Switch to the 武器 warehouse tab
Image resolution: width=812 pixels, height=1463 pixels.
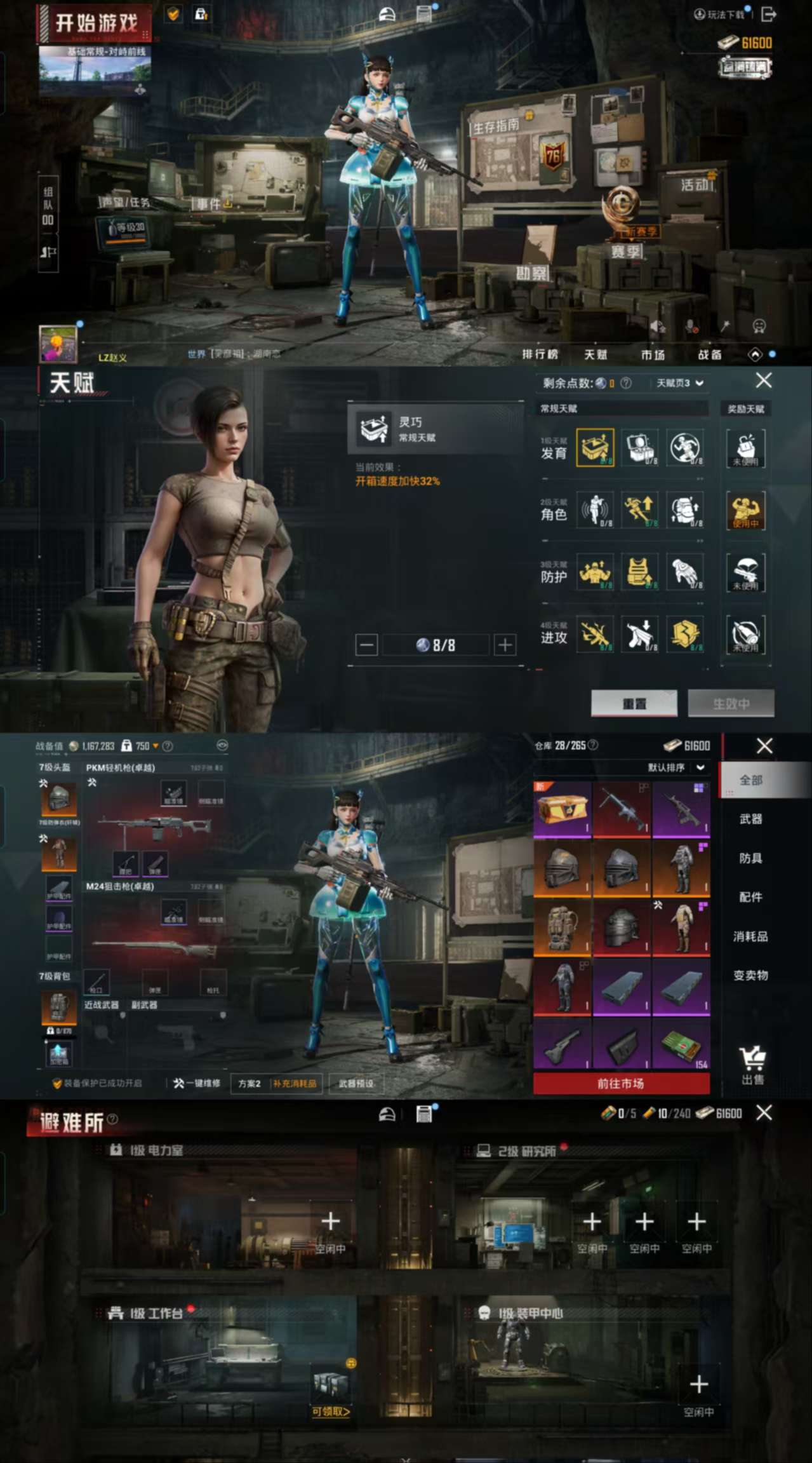coord(750,819)
